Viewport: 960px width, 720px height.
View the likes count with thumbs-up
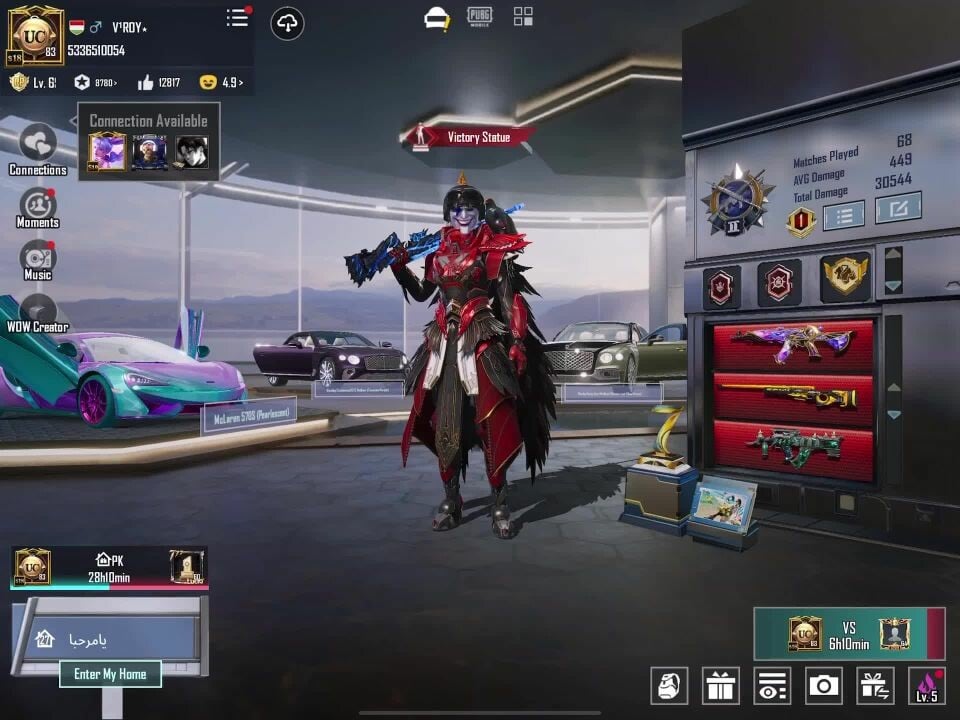pos(159,83)
